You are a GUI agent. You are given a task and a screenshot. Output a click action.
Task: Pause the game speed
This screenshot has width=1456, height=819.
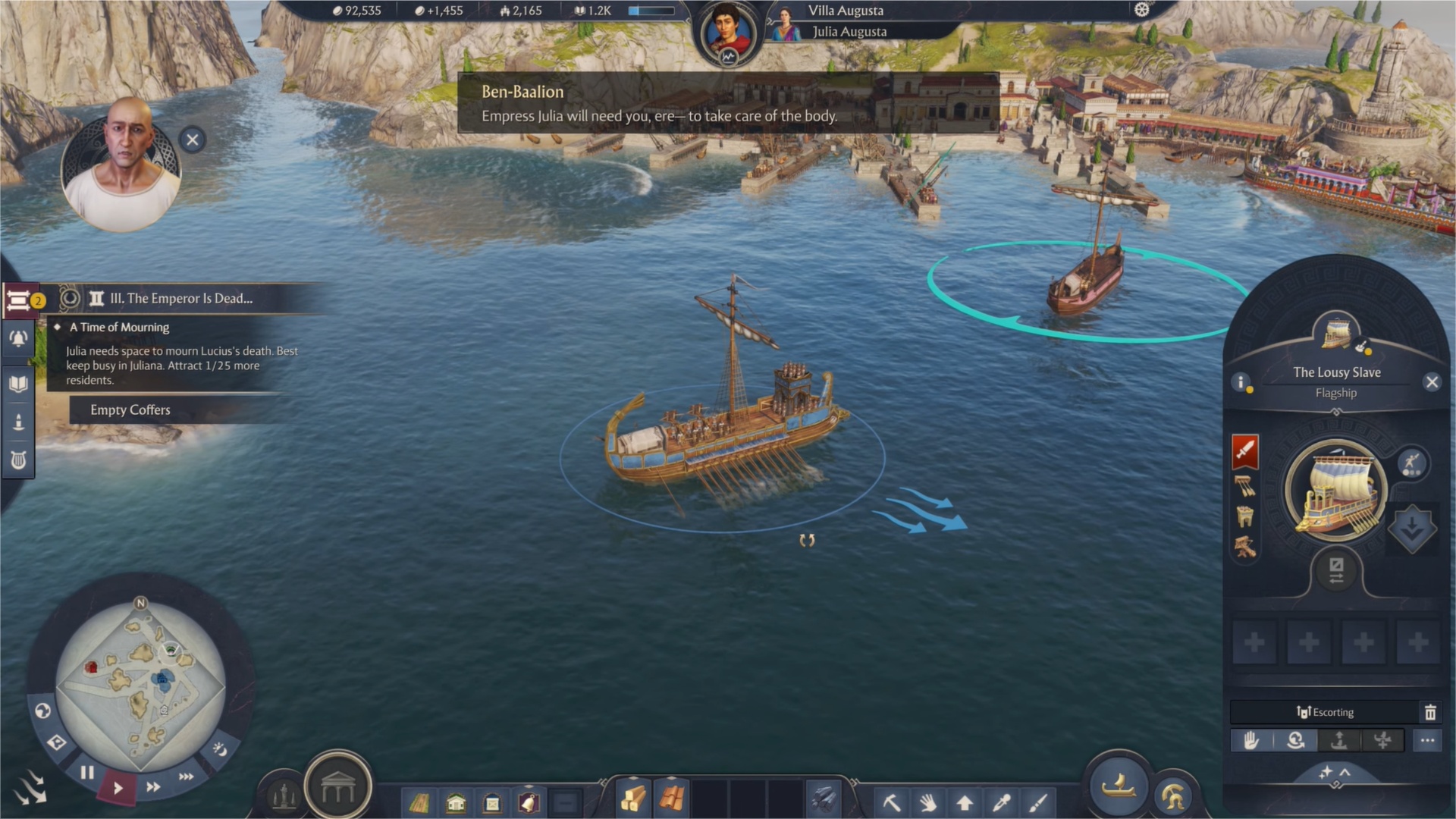tap(87, 773)
